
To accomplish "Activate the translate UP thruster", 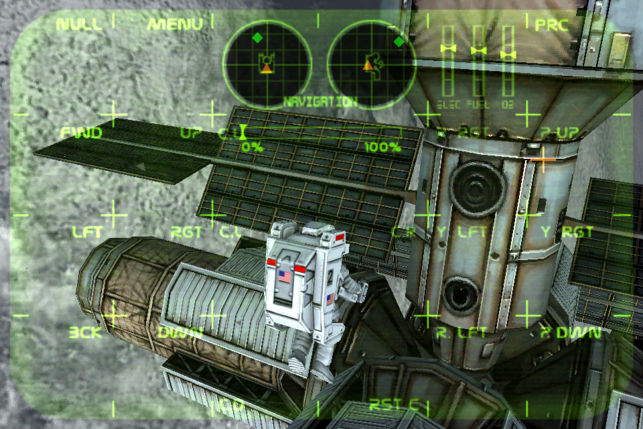I will [190, 132].
